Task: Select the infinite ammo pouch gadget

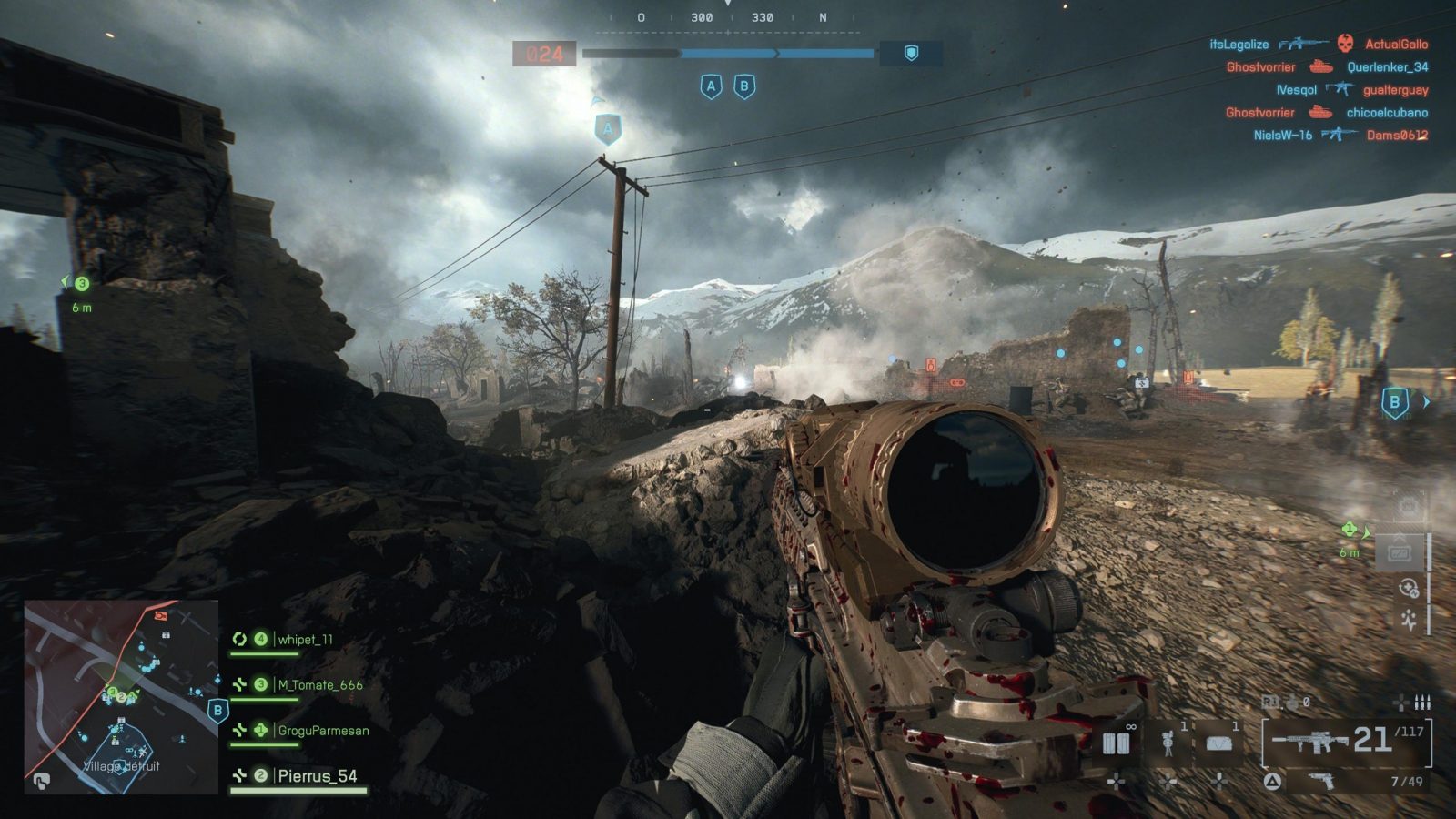Action: [1117, 743]
